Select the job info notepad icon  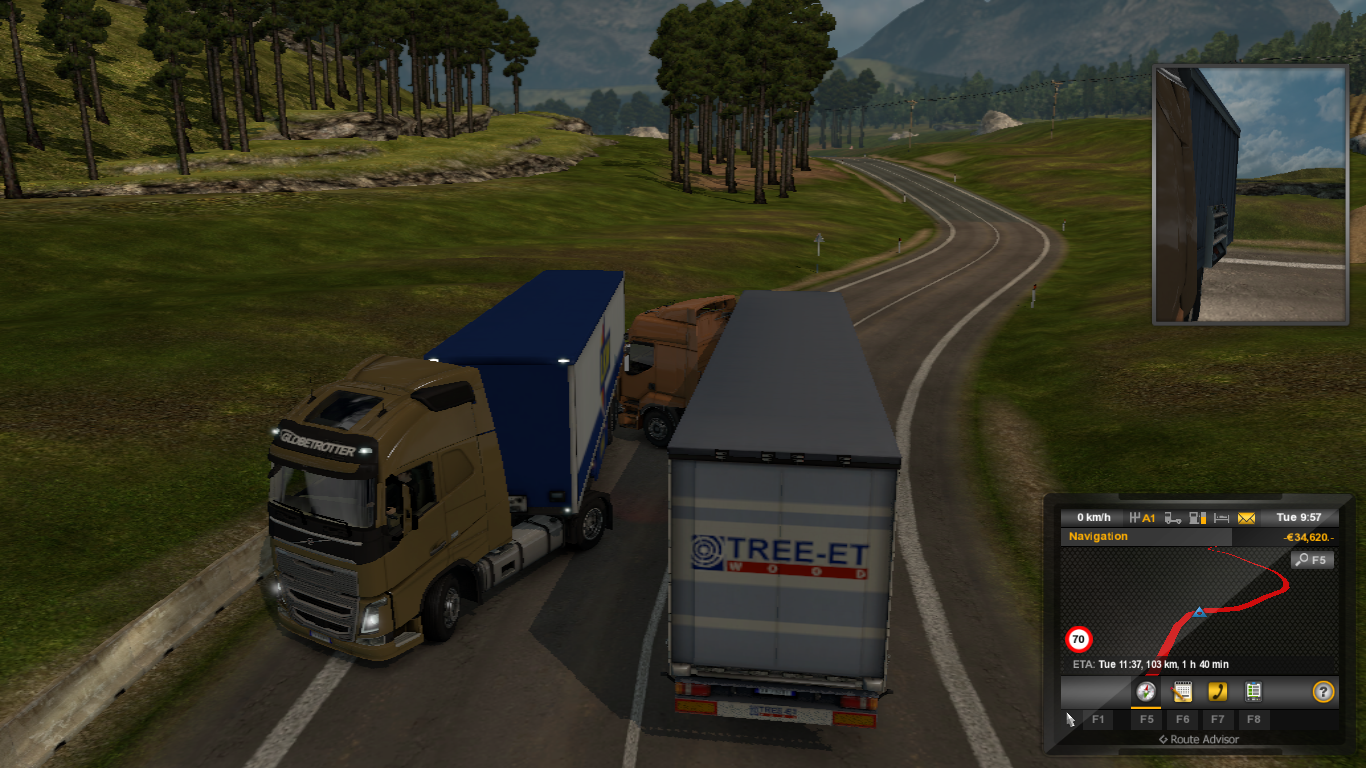(1184, 691)
